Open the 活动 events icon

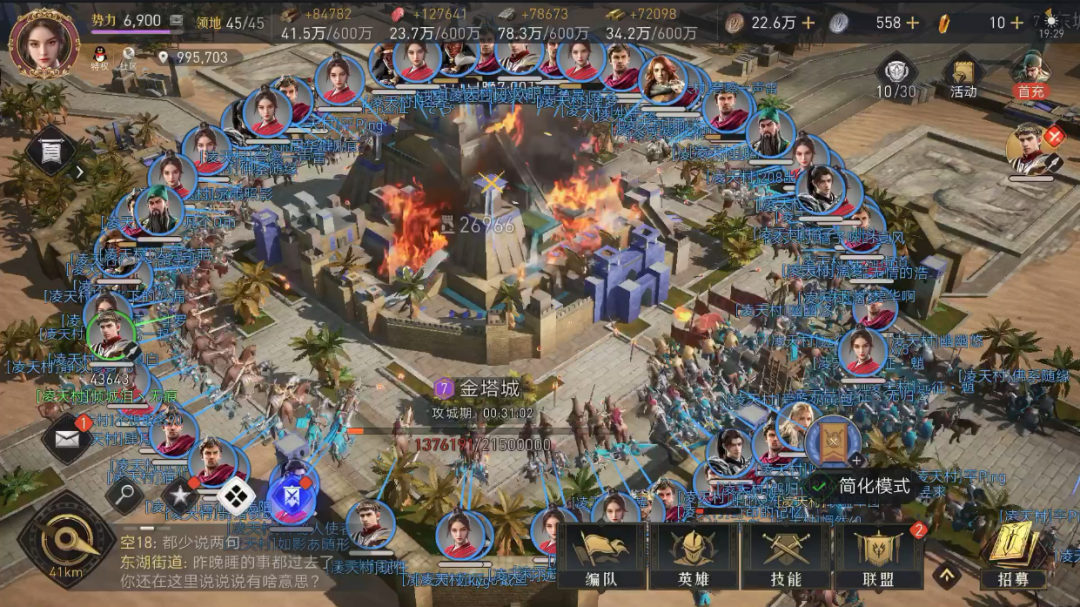tap(963, 76)
